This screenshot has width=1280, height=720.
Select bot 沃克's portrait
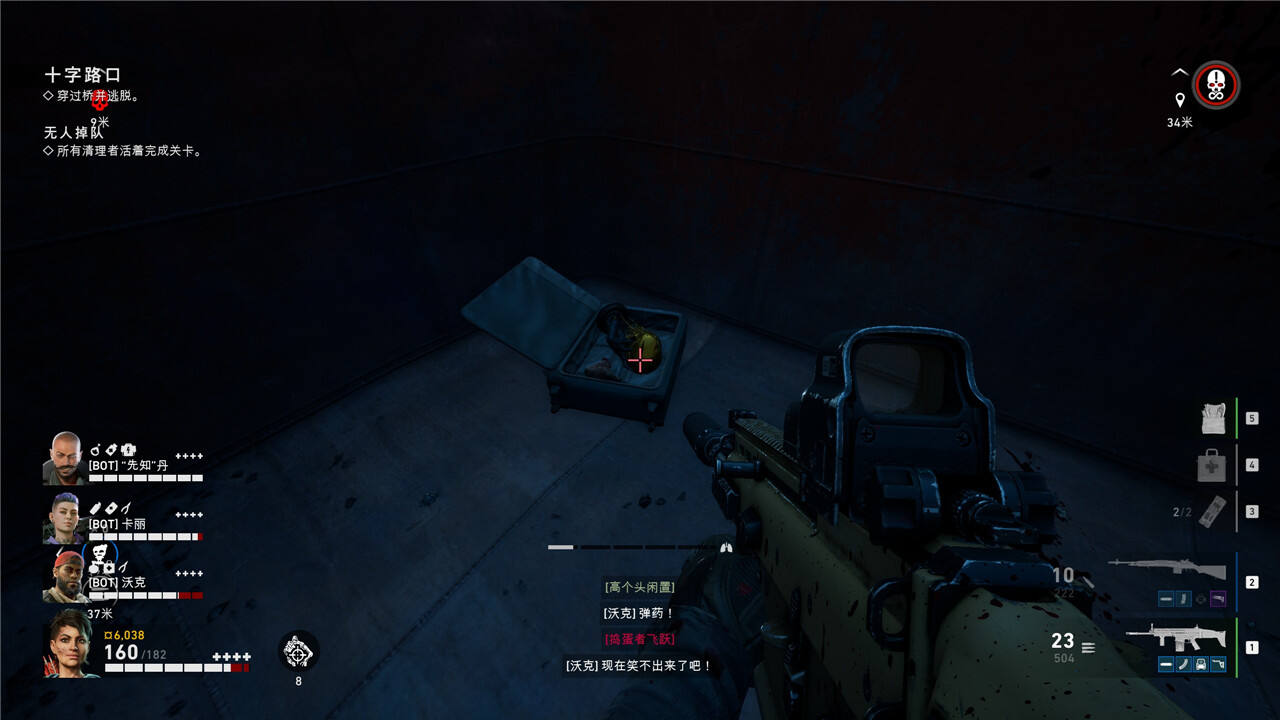pyautogui.click(x=65, y=576)
